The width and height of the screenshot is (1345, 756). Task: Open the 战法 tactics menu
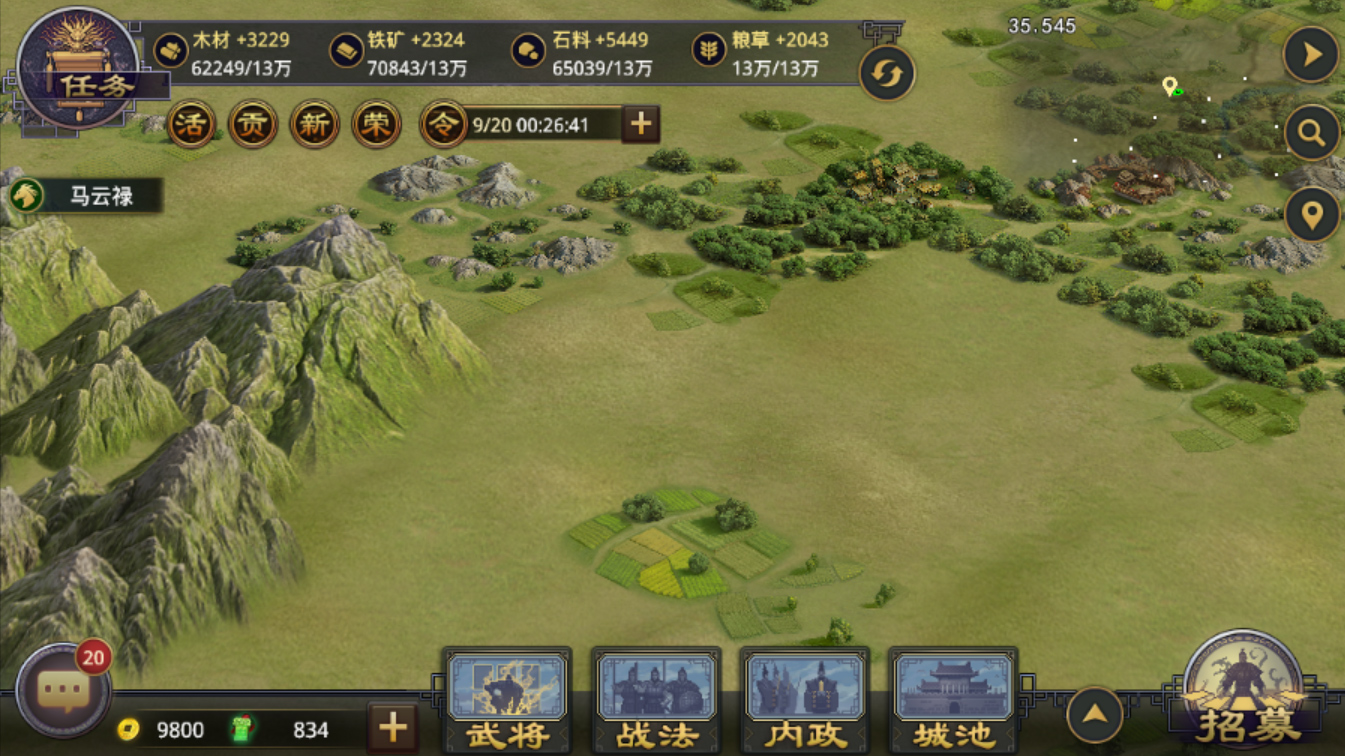(656, 700)
